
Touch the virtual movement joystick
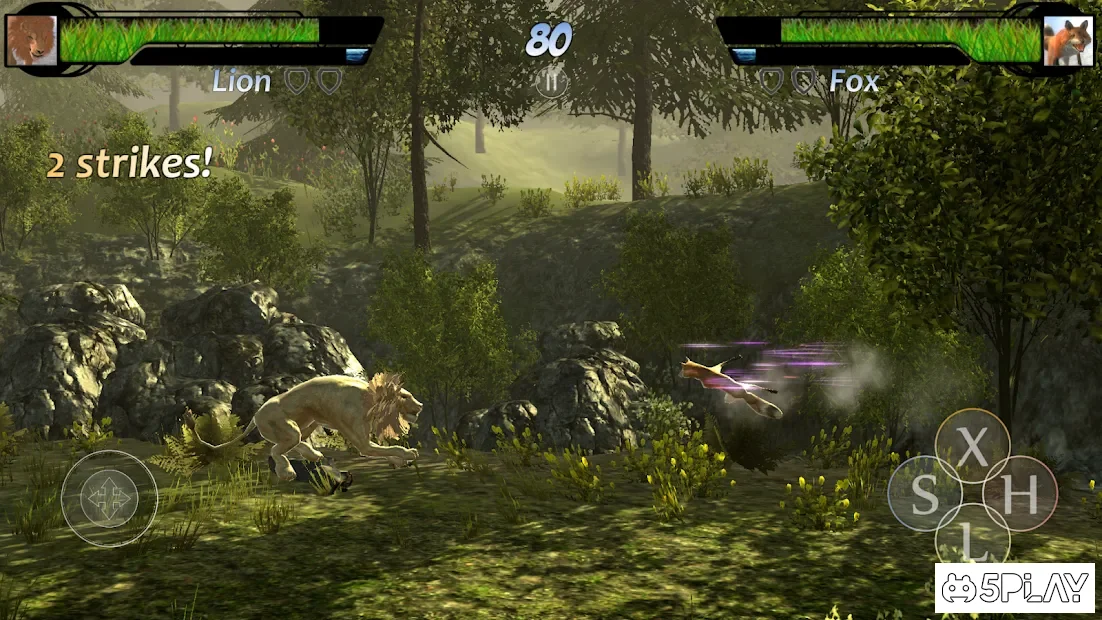click(x=109, y=498)
